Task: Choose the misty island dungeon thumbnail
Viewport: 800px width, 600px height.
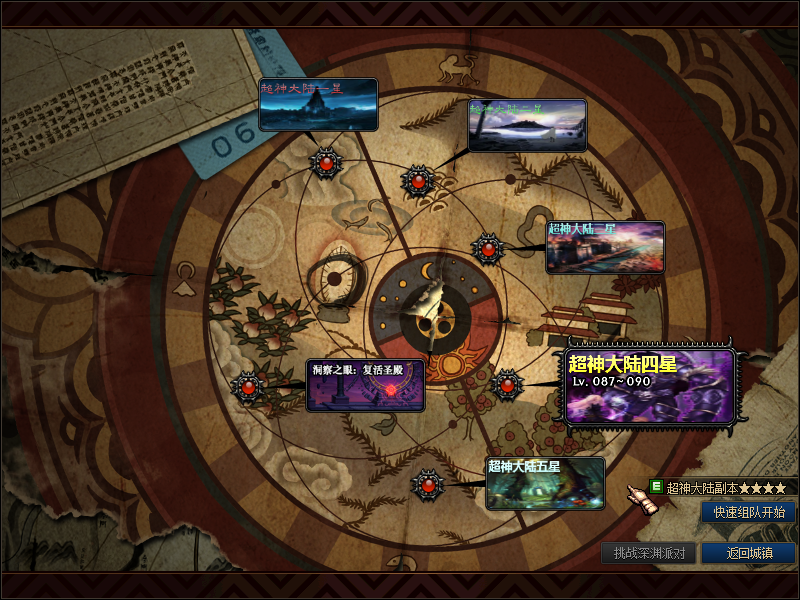Action: pyautogui.click(x=527, y=125)
